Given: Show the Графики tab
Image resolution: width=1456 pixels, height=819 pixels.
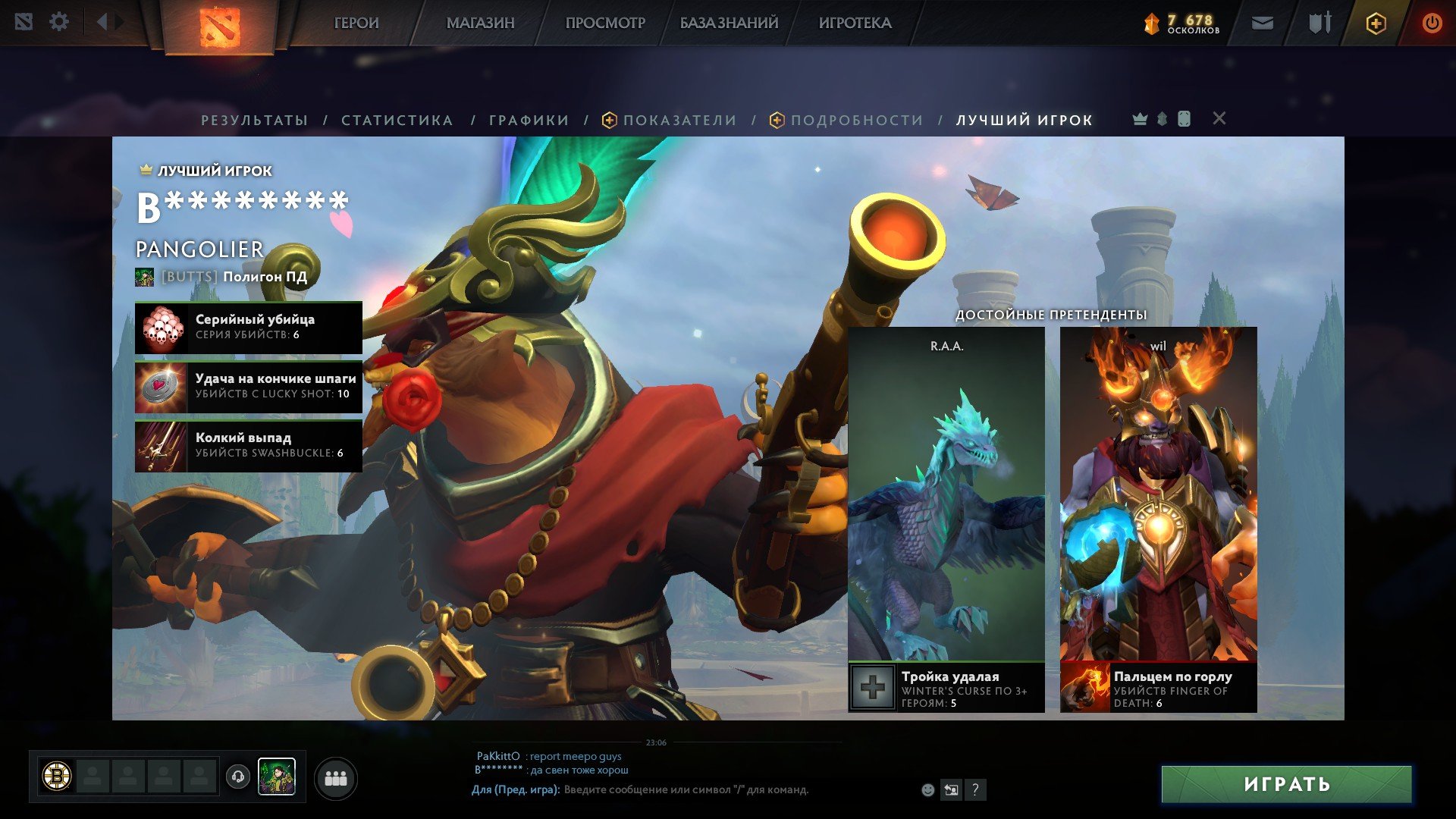Looking at the screenshot, I should pos(529,121).
